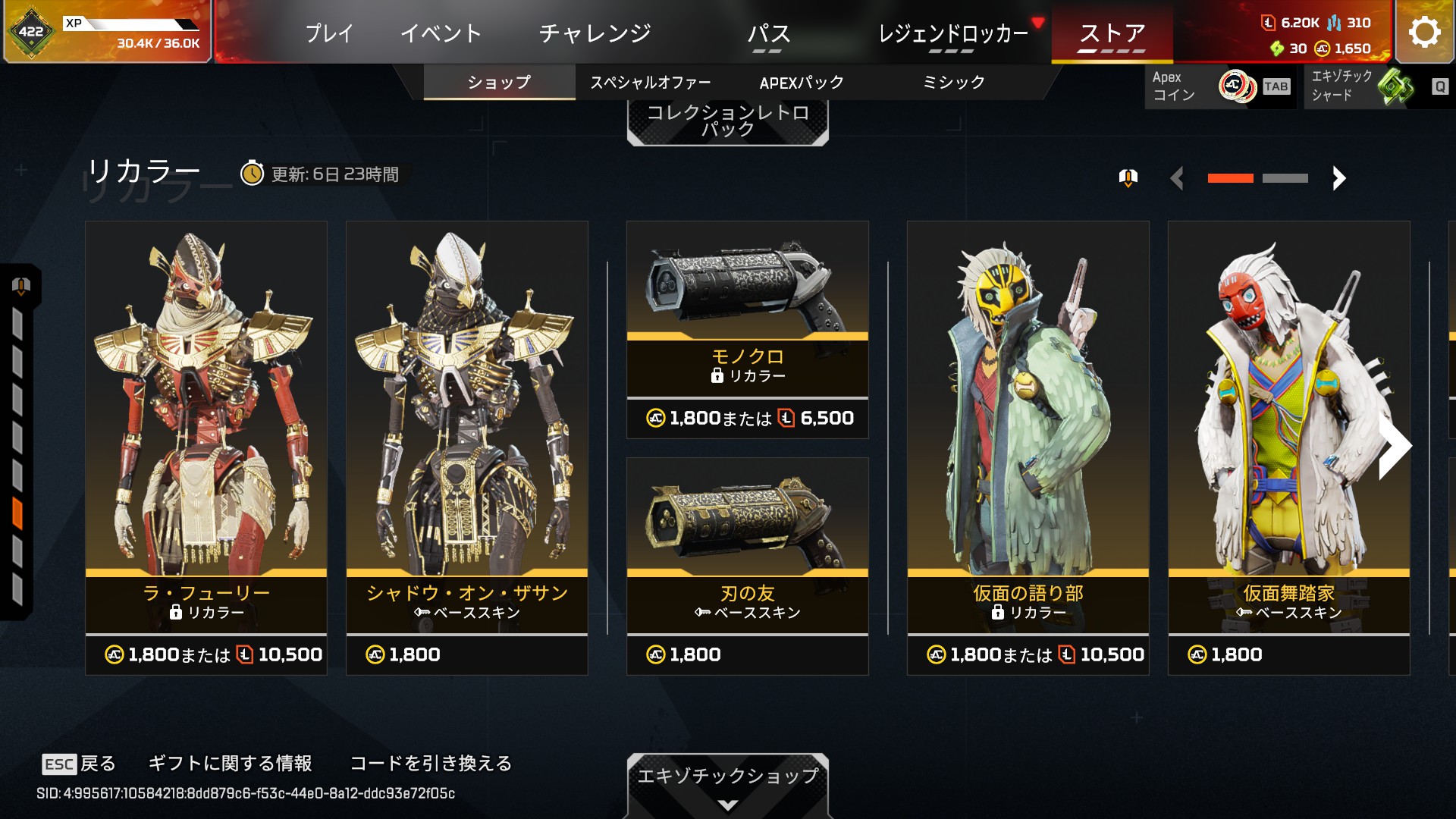This screenshot has width=1456, height=819.
Task: Select the 仮面の語り部 recolor skin
Action: pos(1028,447)
